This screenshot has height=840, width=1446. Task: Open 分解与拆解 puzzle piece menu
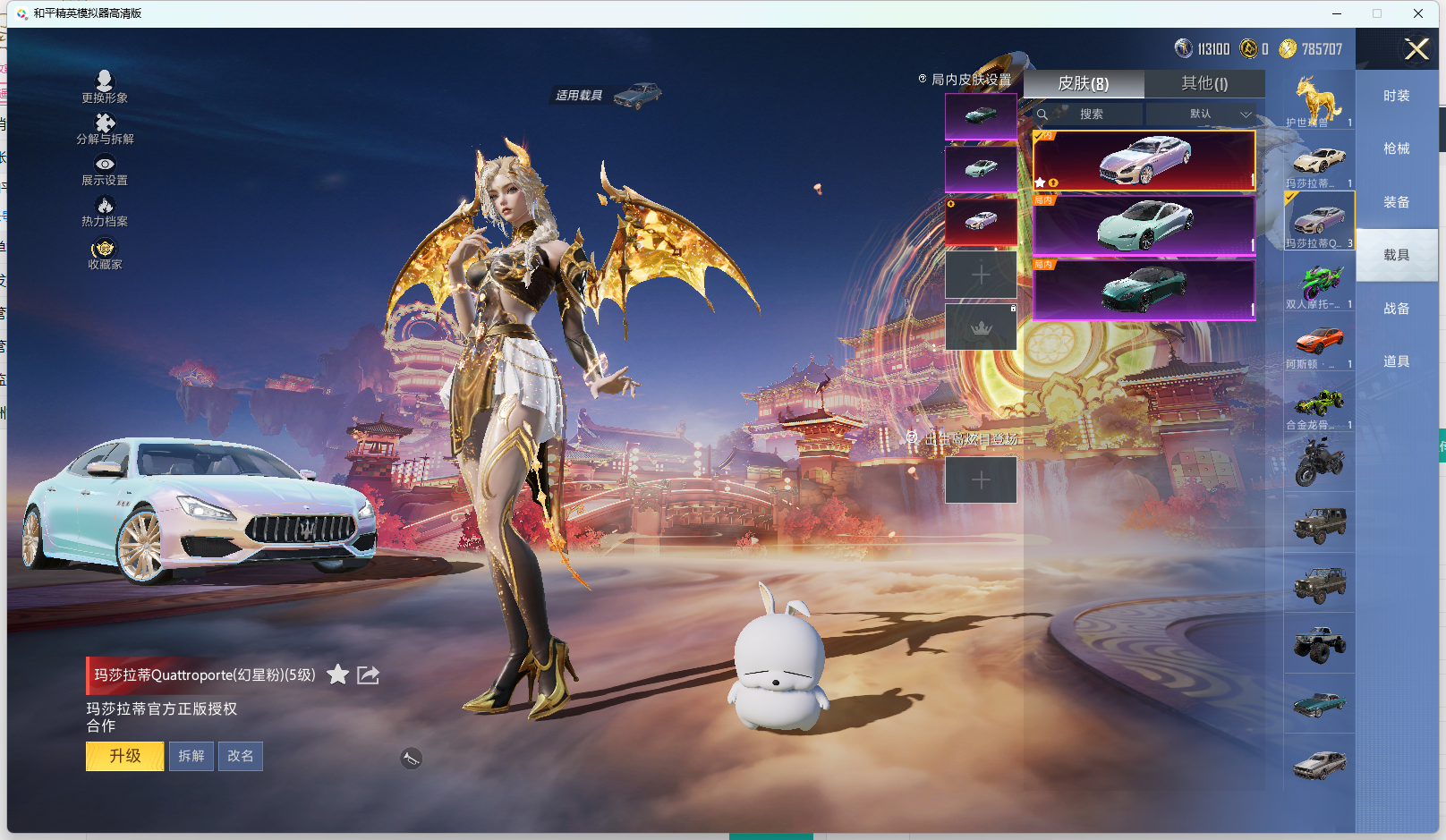[105, 129]
